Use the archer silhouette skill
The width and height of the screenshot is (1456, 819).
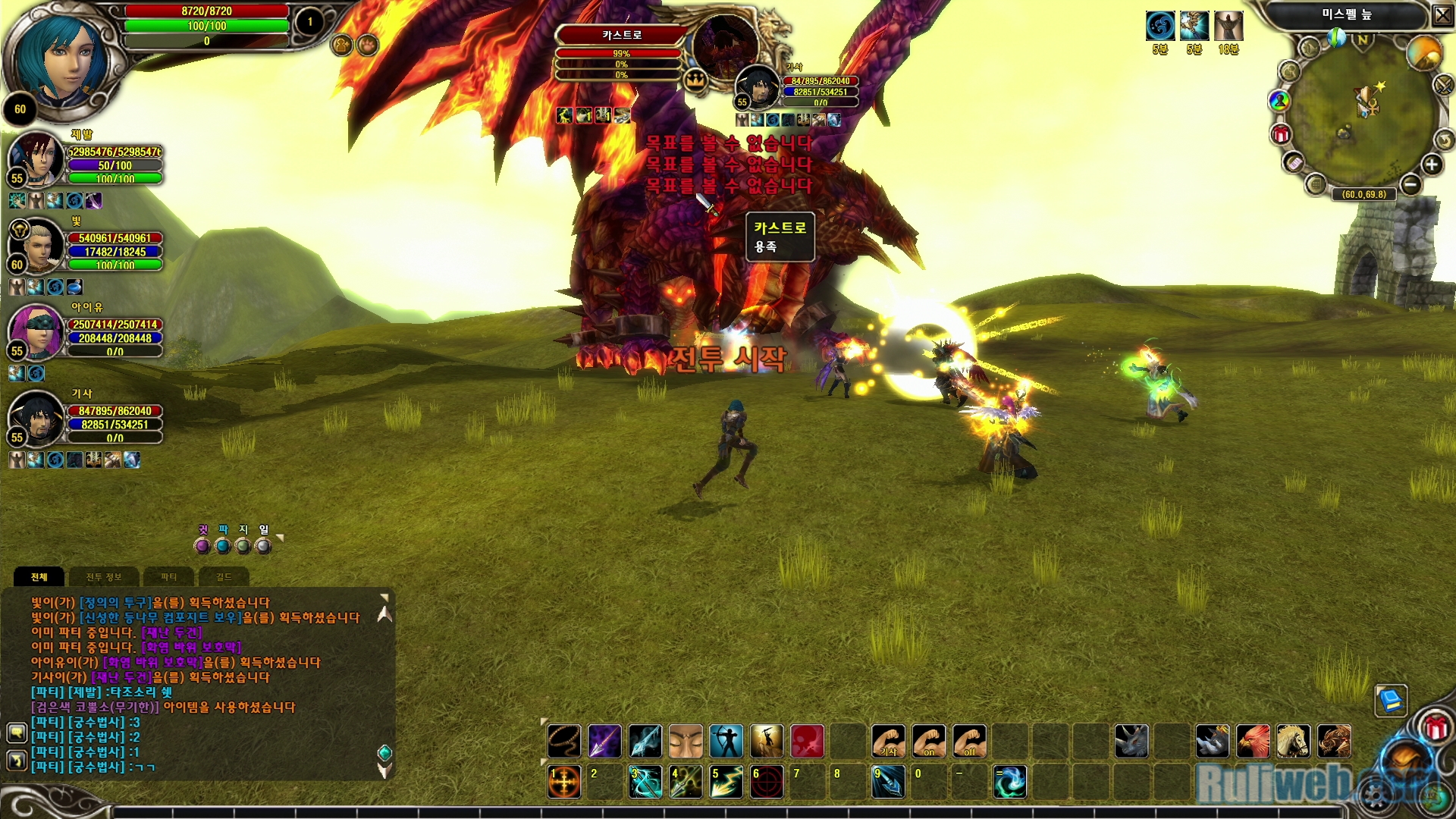[x=726, y=741]
